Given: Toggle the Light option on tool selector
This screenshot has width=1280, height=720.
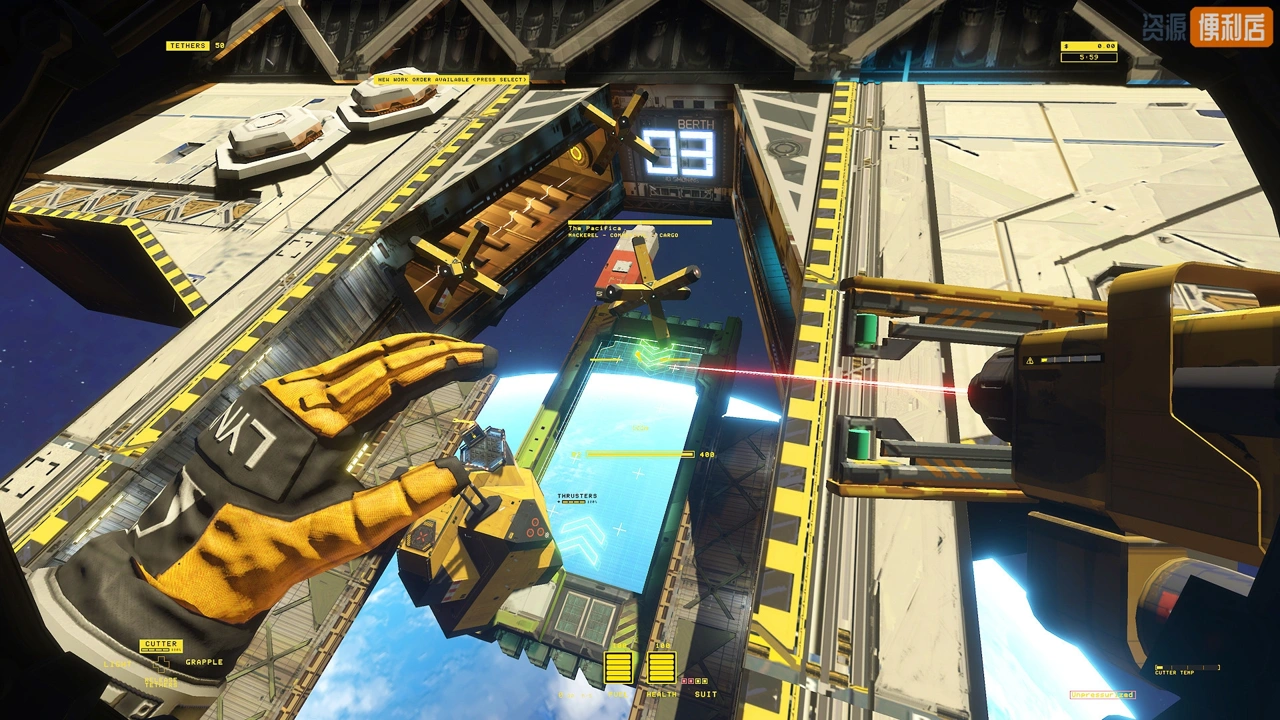Looking at the screenshot, I should pos(117,662).
